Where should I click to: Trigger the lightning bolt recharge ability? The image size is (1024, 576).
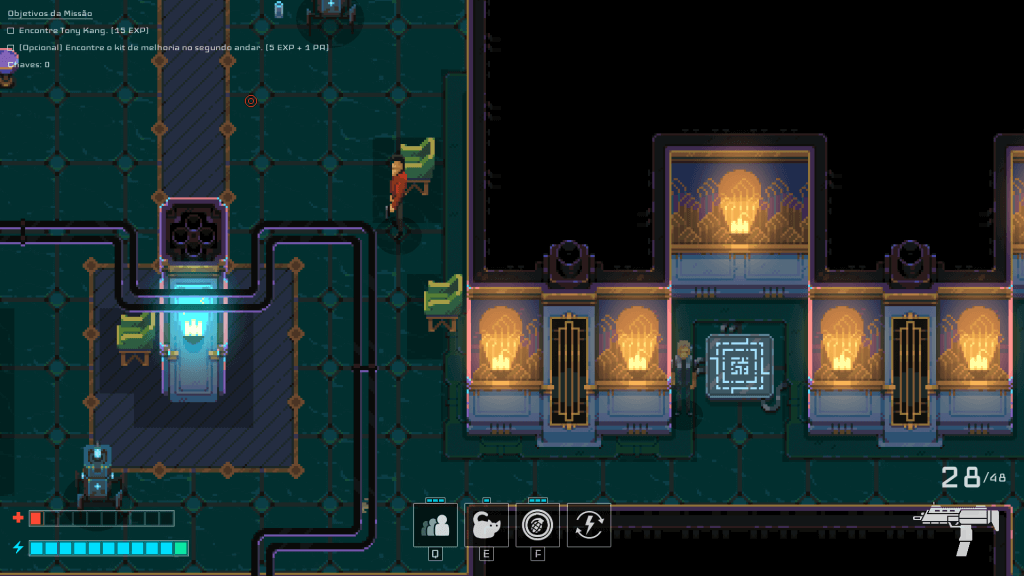click(589, 525)
